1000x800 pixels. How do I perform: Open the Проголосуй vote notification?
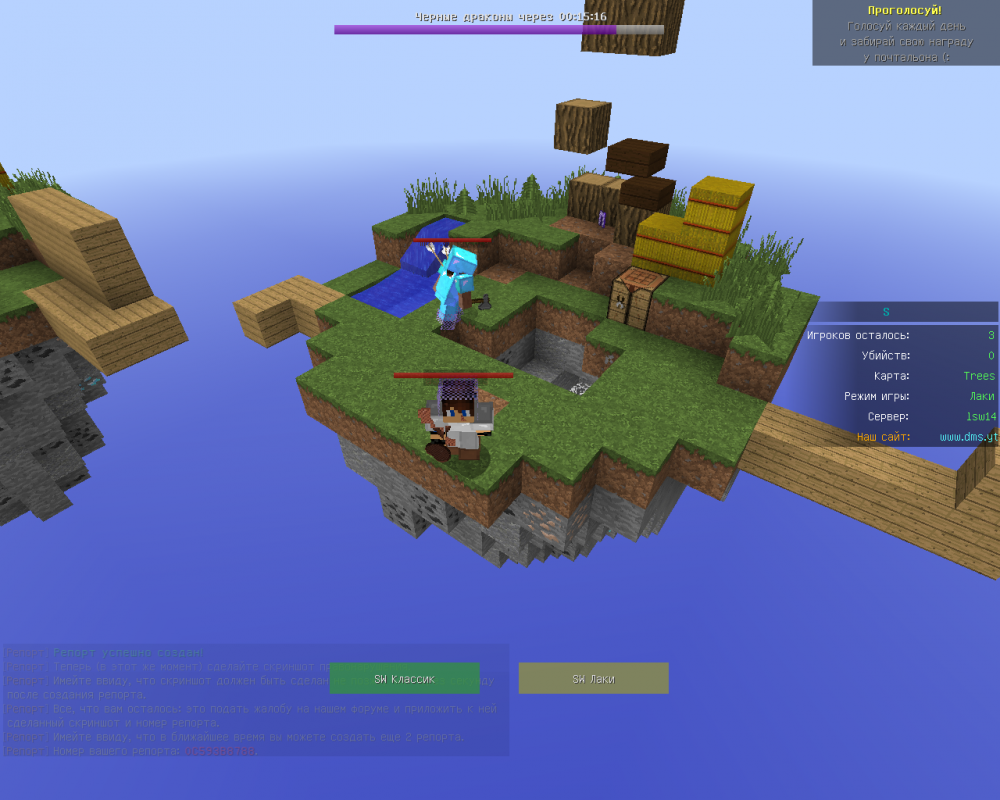click(906, 34)
